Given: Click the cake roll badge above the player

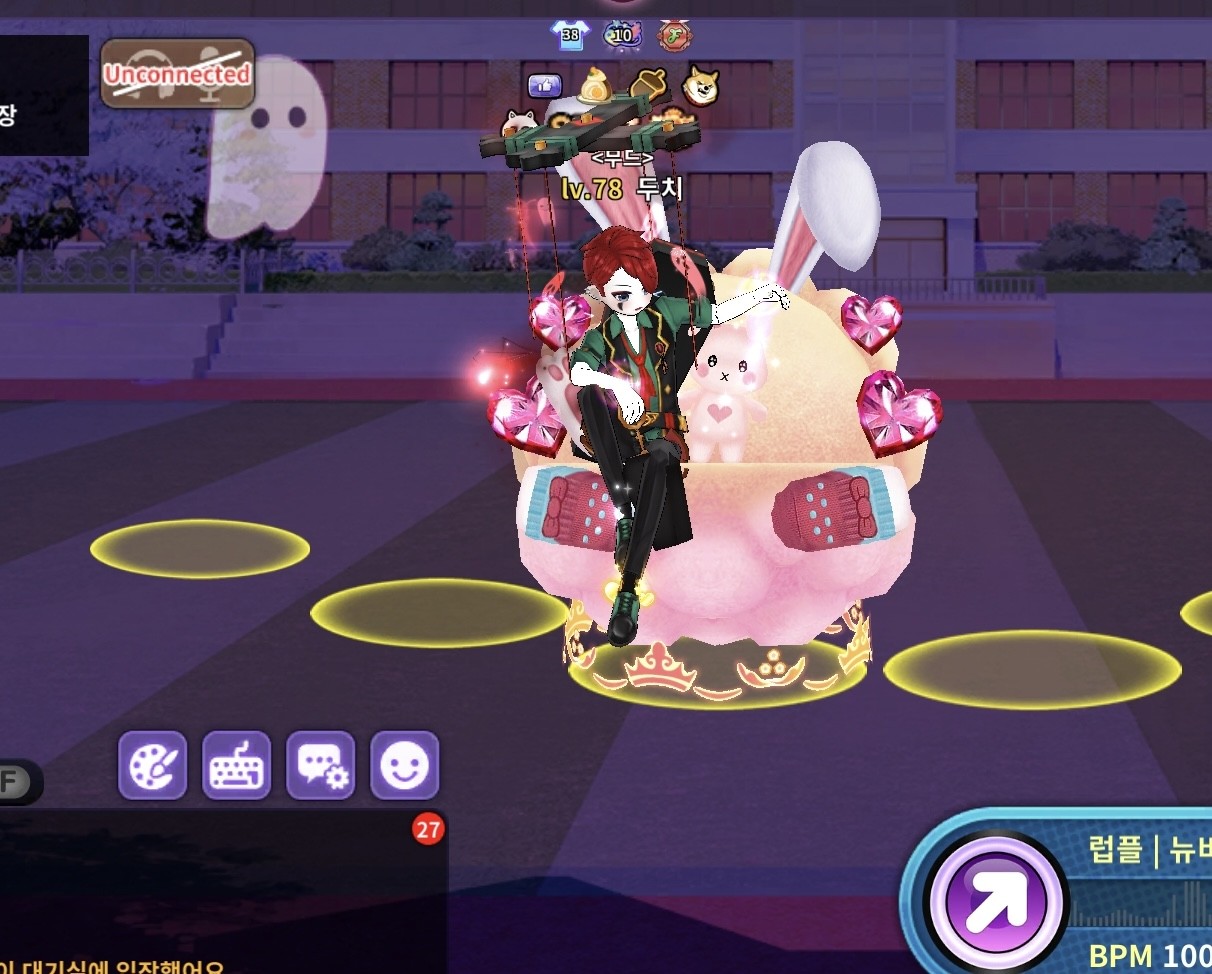Looking at the screenshot, I should (597, 86).
